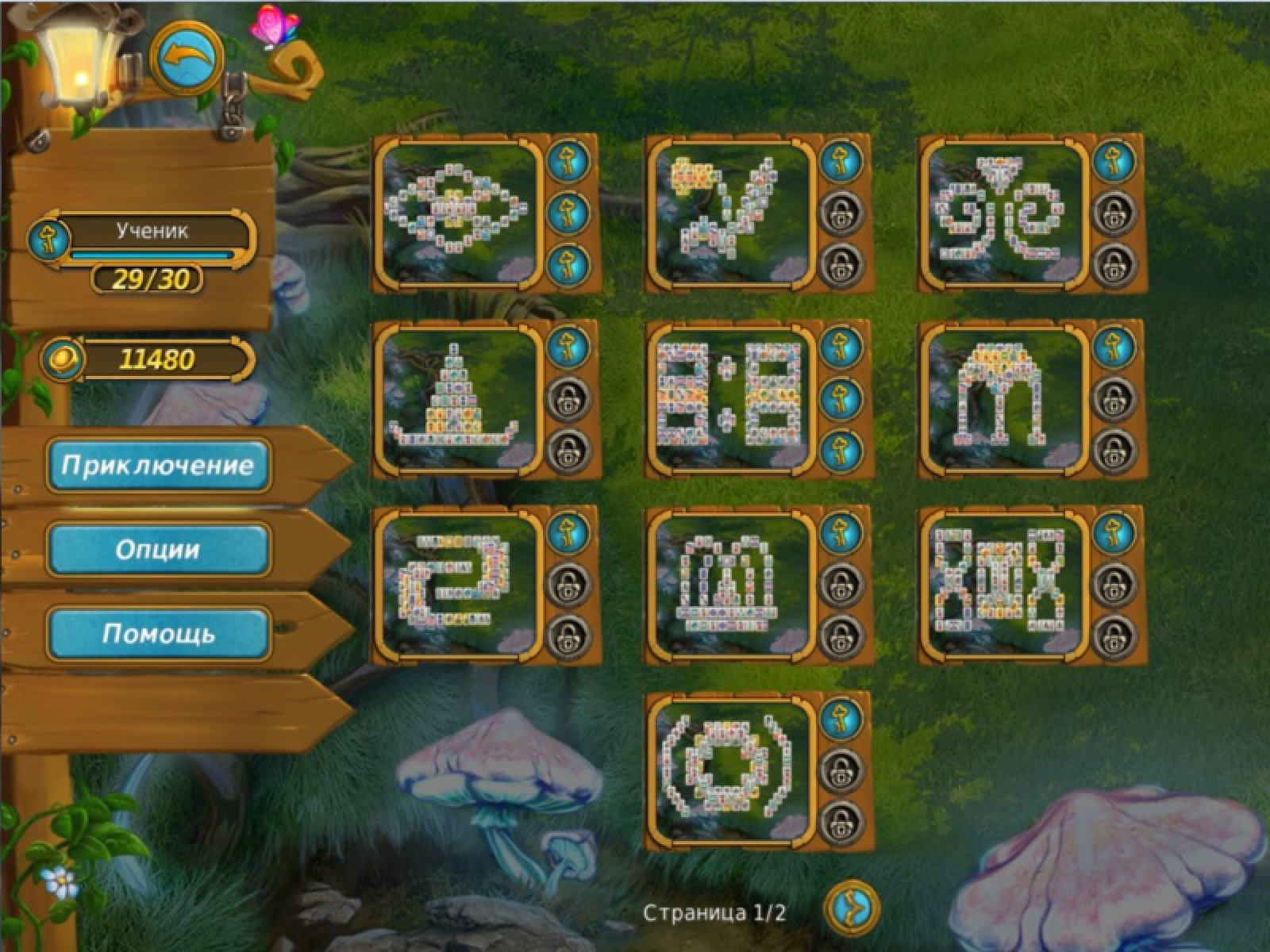Pick the number 2 shaped layout

pos(460,584)
